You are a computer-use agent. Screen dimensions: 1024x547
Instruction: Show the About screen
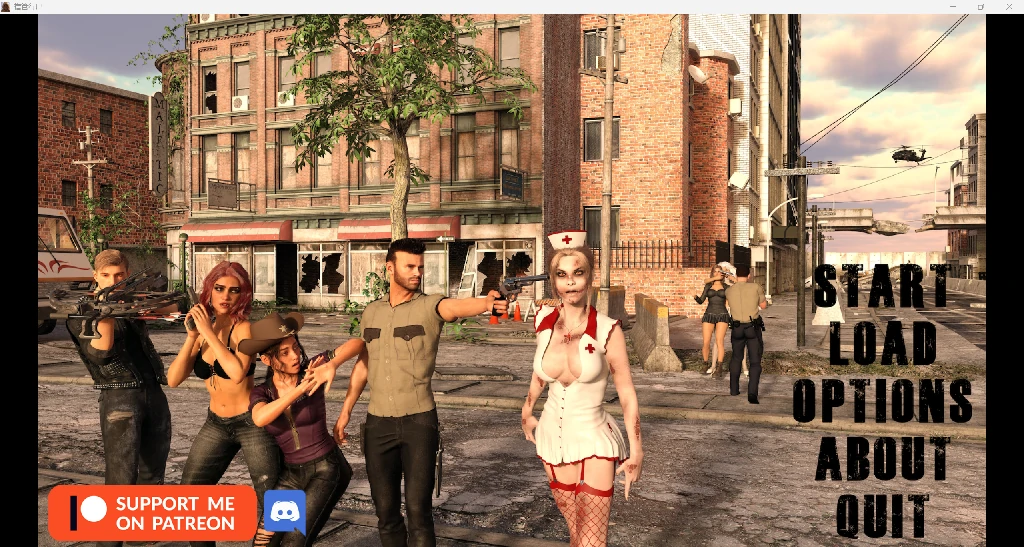click(x=882, y=459)
